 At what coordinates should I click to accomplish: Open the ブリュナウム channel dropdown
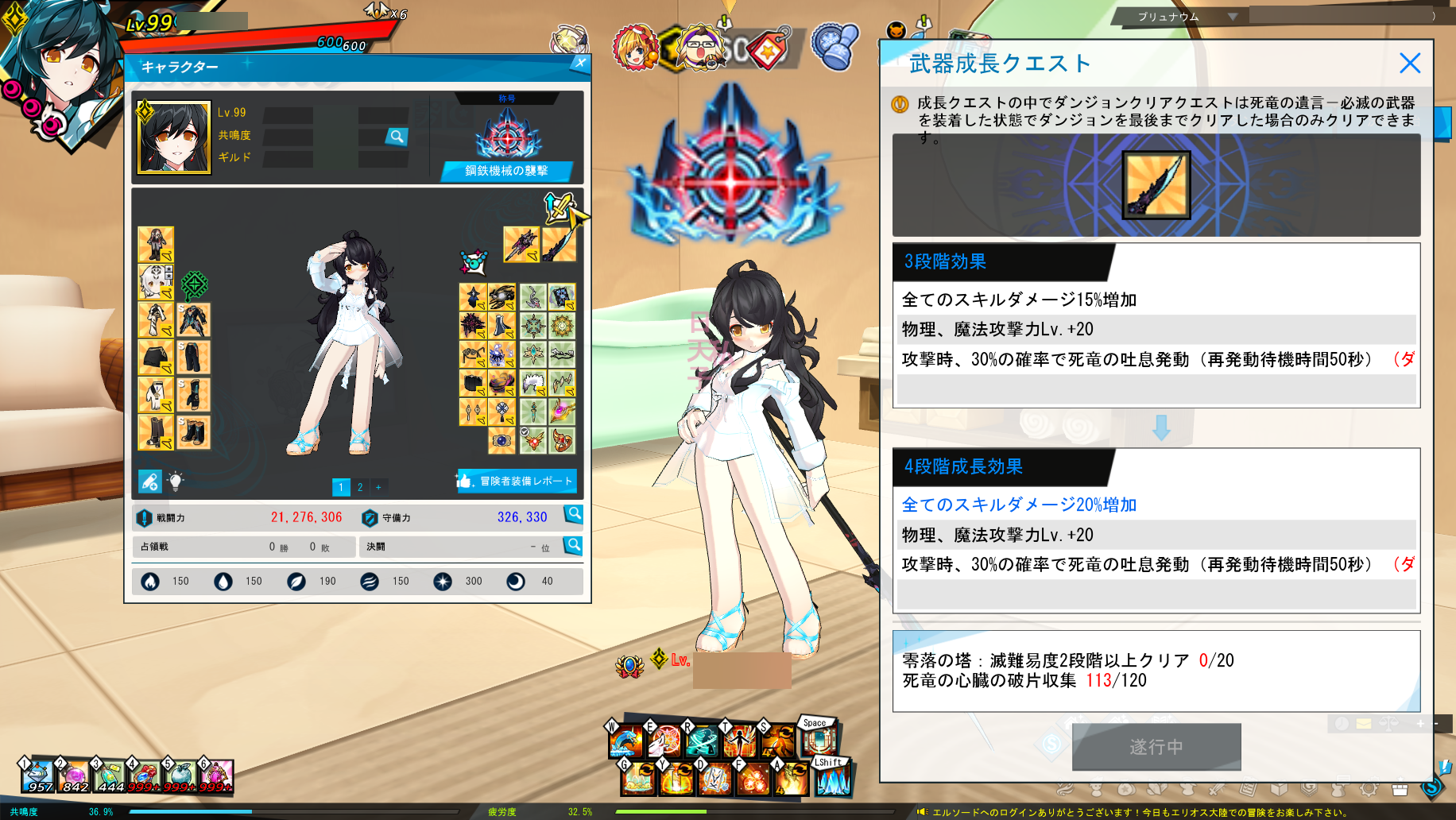click(x=1184, y=16)
